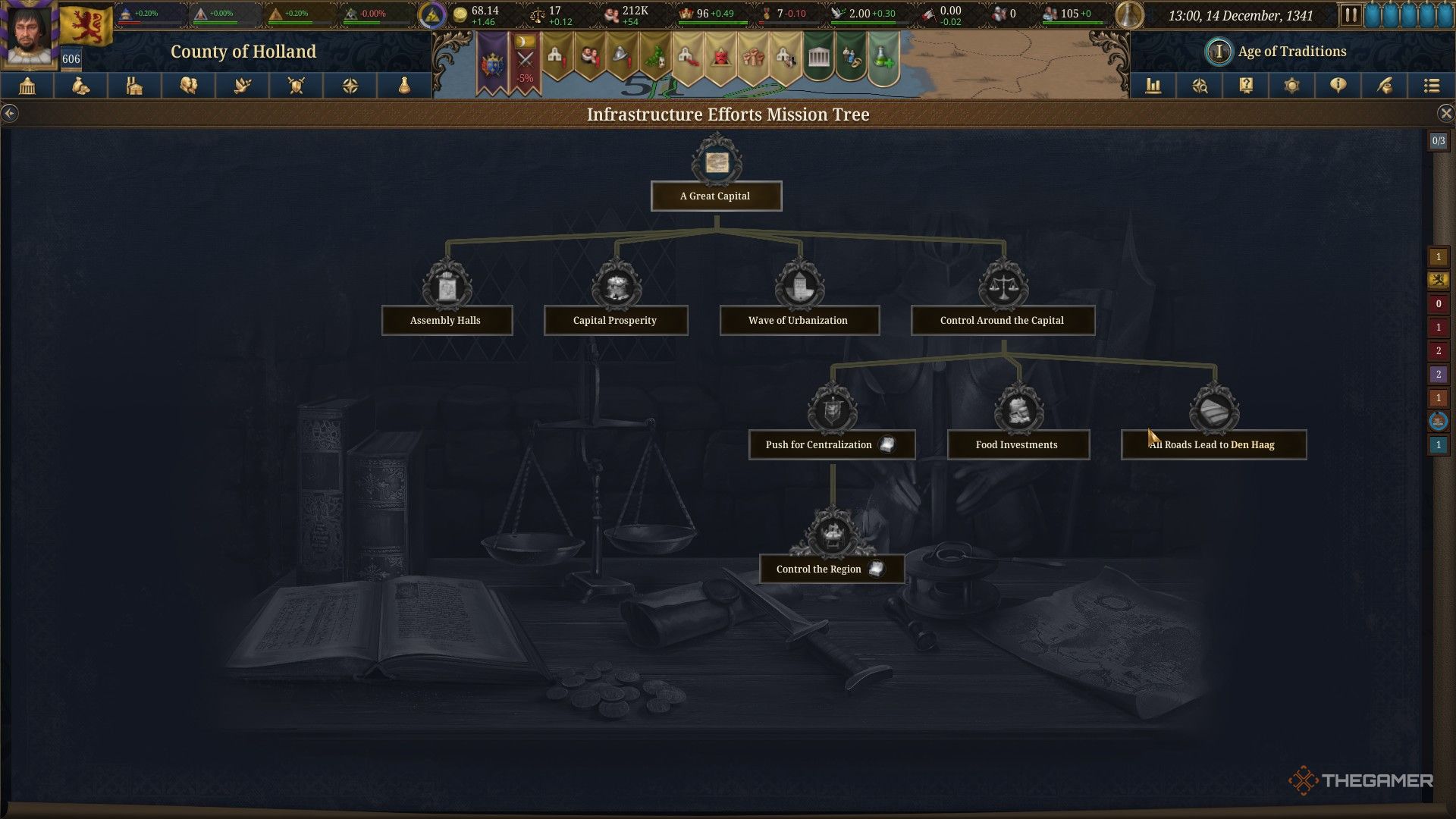This screenshot has height=819, width=1456.
Task: Open the government building tab icon
Action: coord(27,86)
